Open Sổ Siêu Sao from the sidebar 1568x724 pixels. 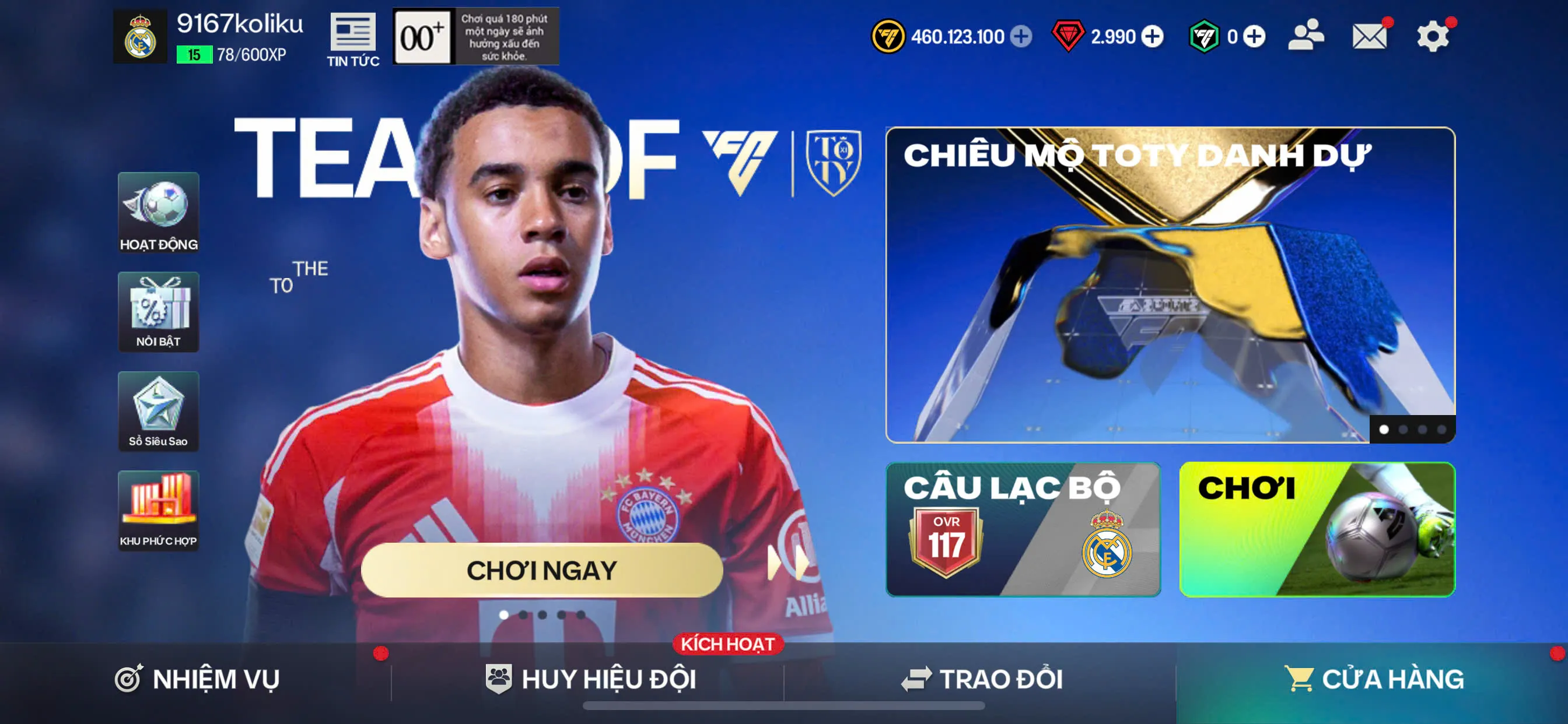158,412
